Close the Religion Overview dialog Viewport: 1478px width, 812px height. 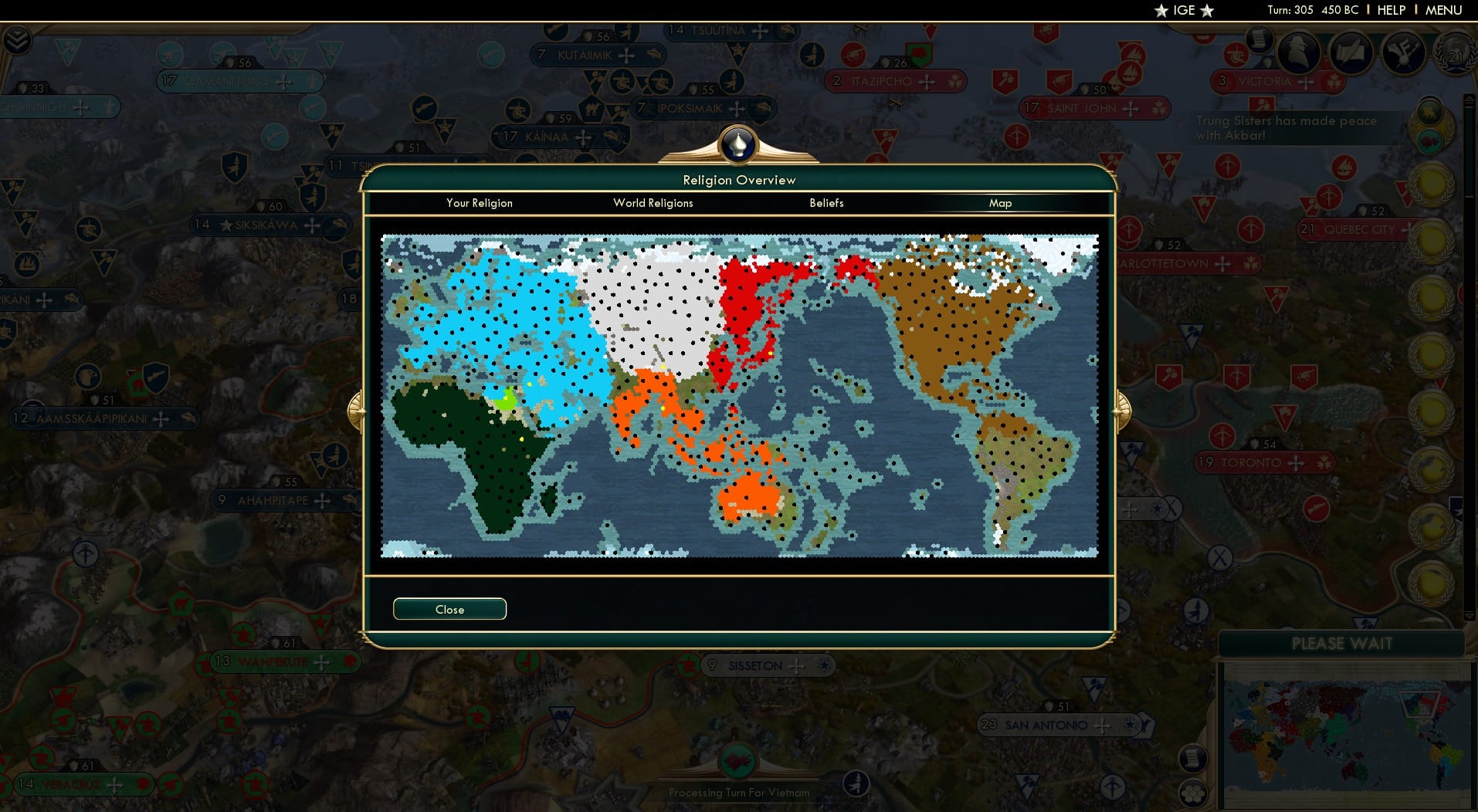coord(449,609)
